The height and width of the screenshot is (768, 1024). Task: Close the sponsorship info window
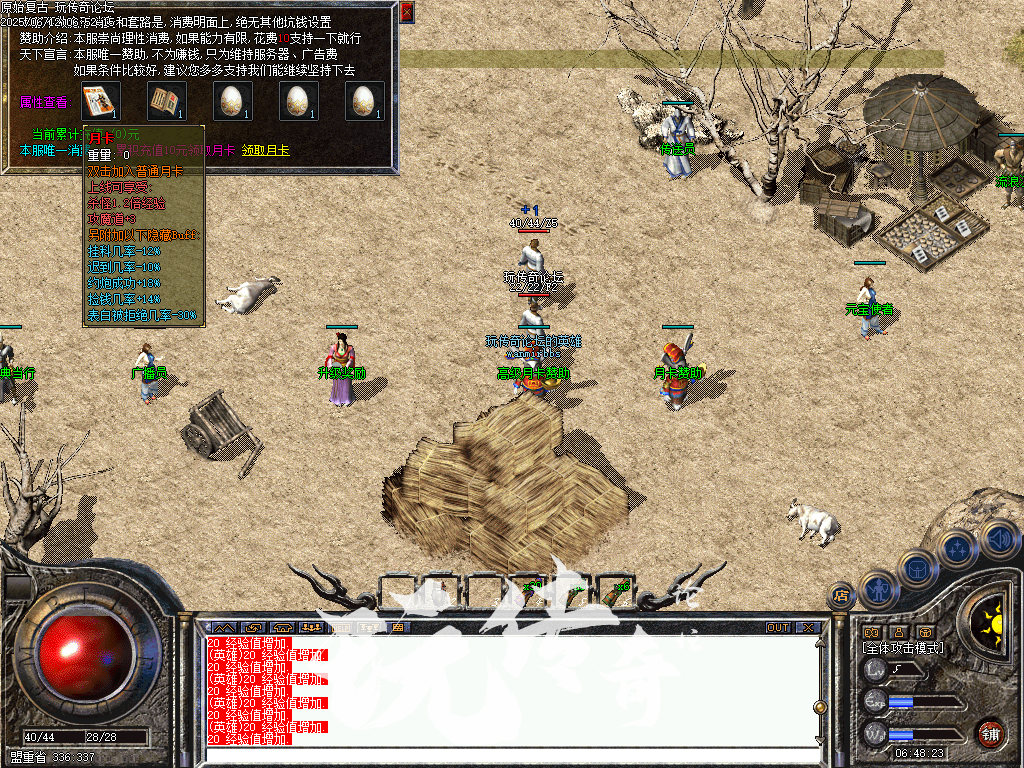pyautogui.click(x=407, y=12)
